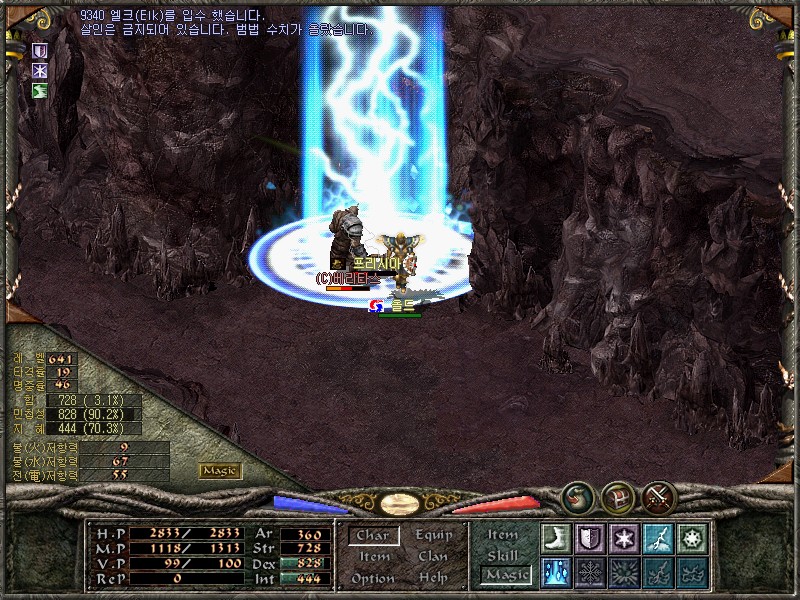Activate the white boot spell icon
The width and height of the screenshot is (800, 600).
point(557,538)
